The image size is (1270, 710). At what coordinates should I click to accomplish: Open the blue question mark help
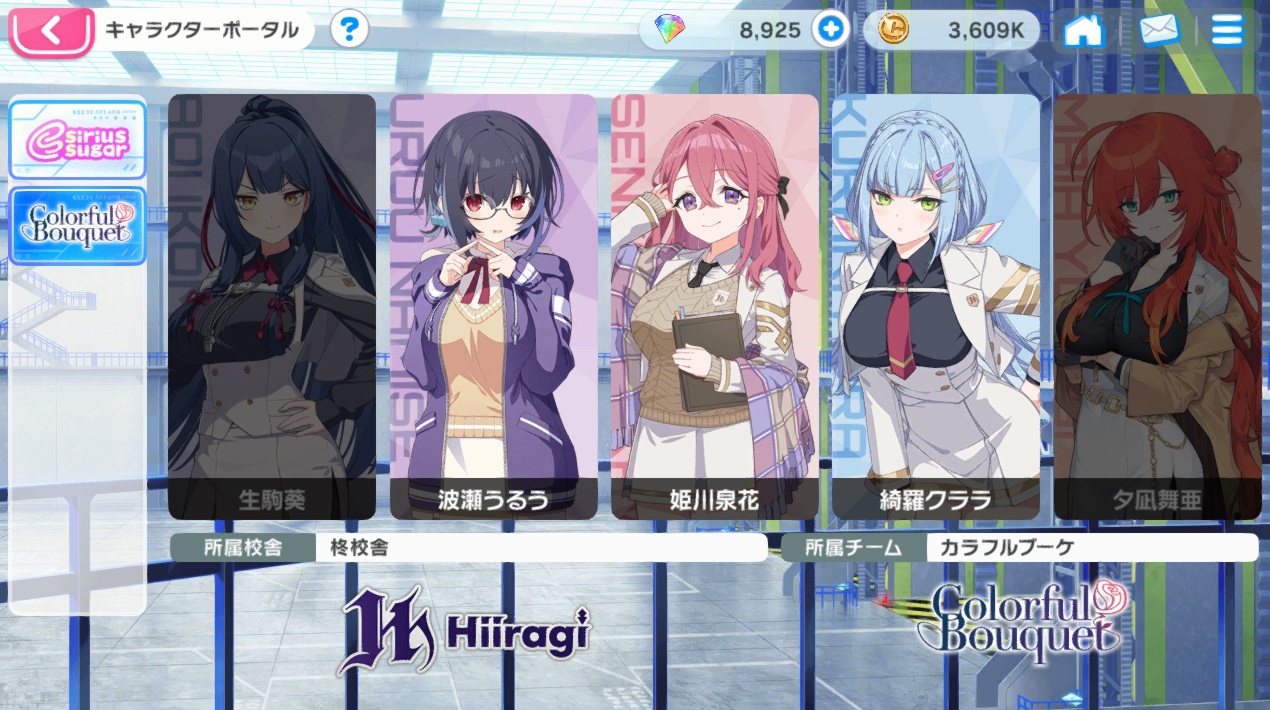pos(348,30)
